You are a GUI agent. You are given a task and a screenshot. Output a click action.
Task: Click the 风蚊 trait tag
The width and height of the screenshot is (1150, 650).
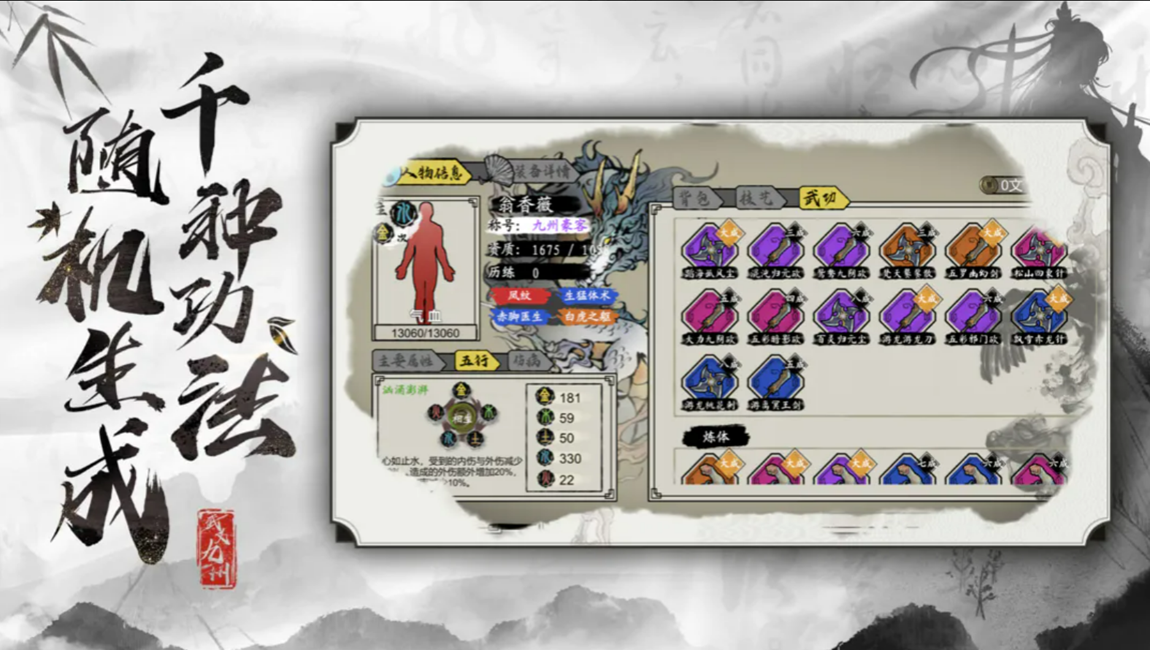(518, 296)
